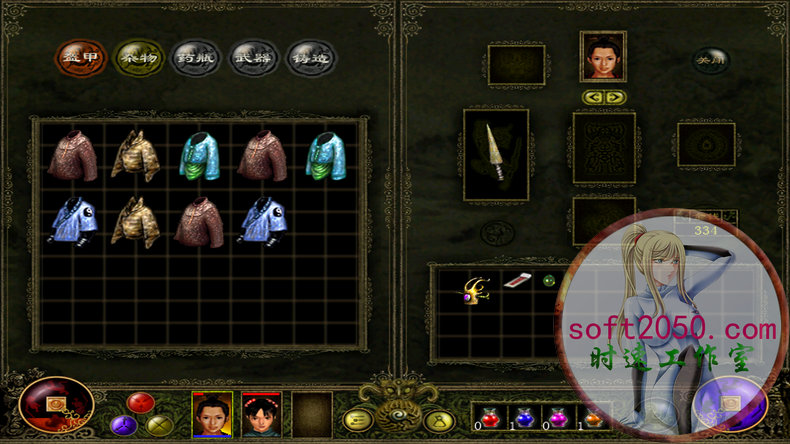Select the male hero portrait in bottom bar

(212, 413)
